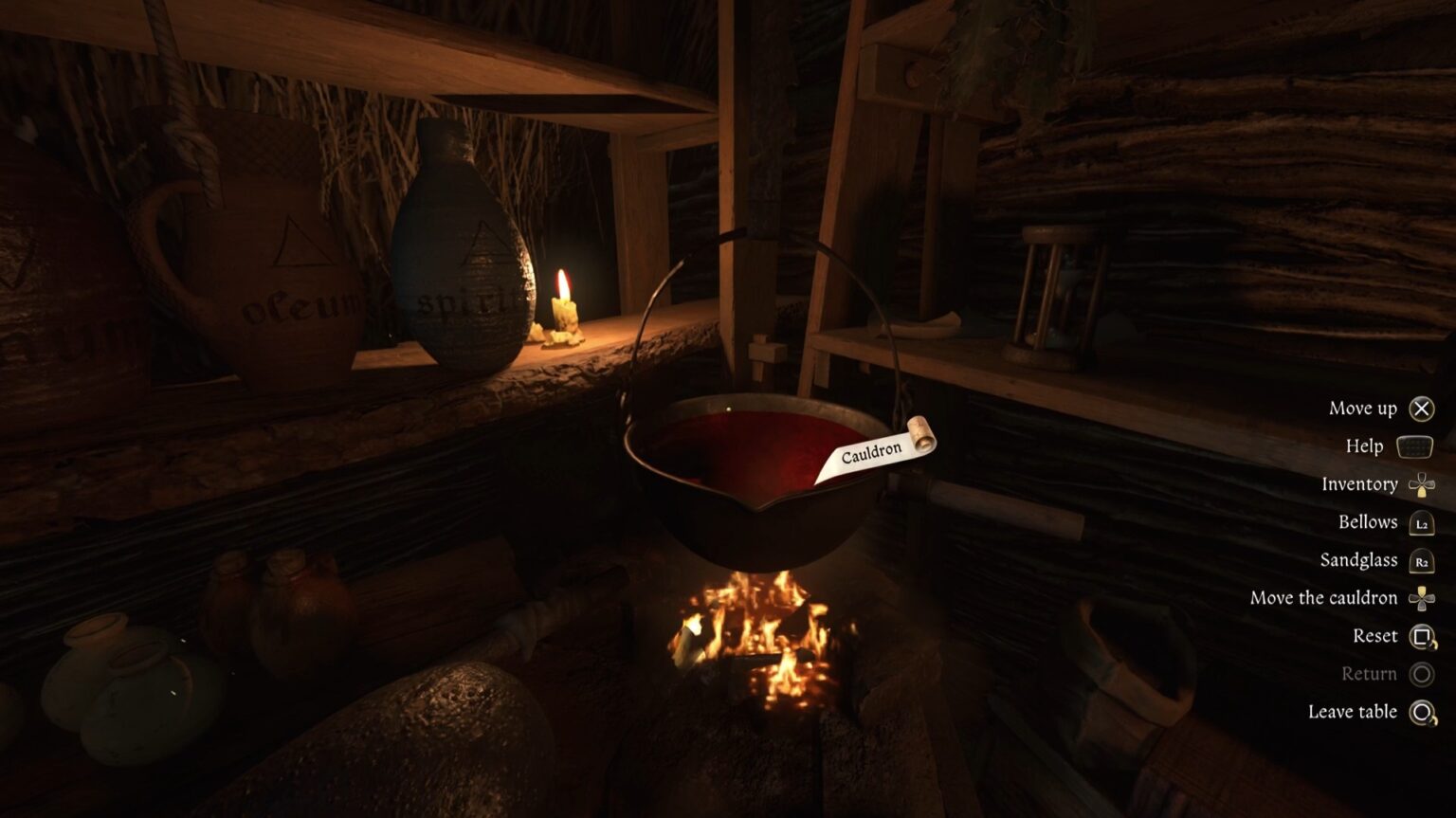This screenshot has height=818, width=1456.
Task: Click the Square button icon next to Reset
Action: coord(1422,635)
